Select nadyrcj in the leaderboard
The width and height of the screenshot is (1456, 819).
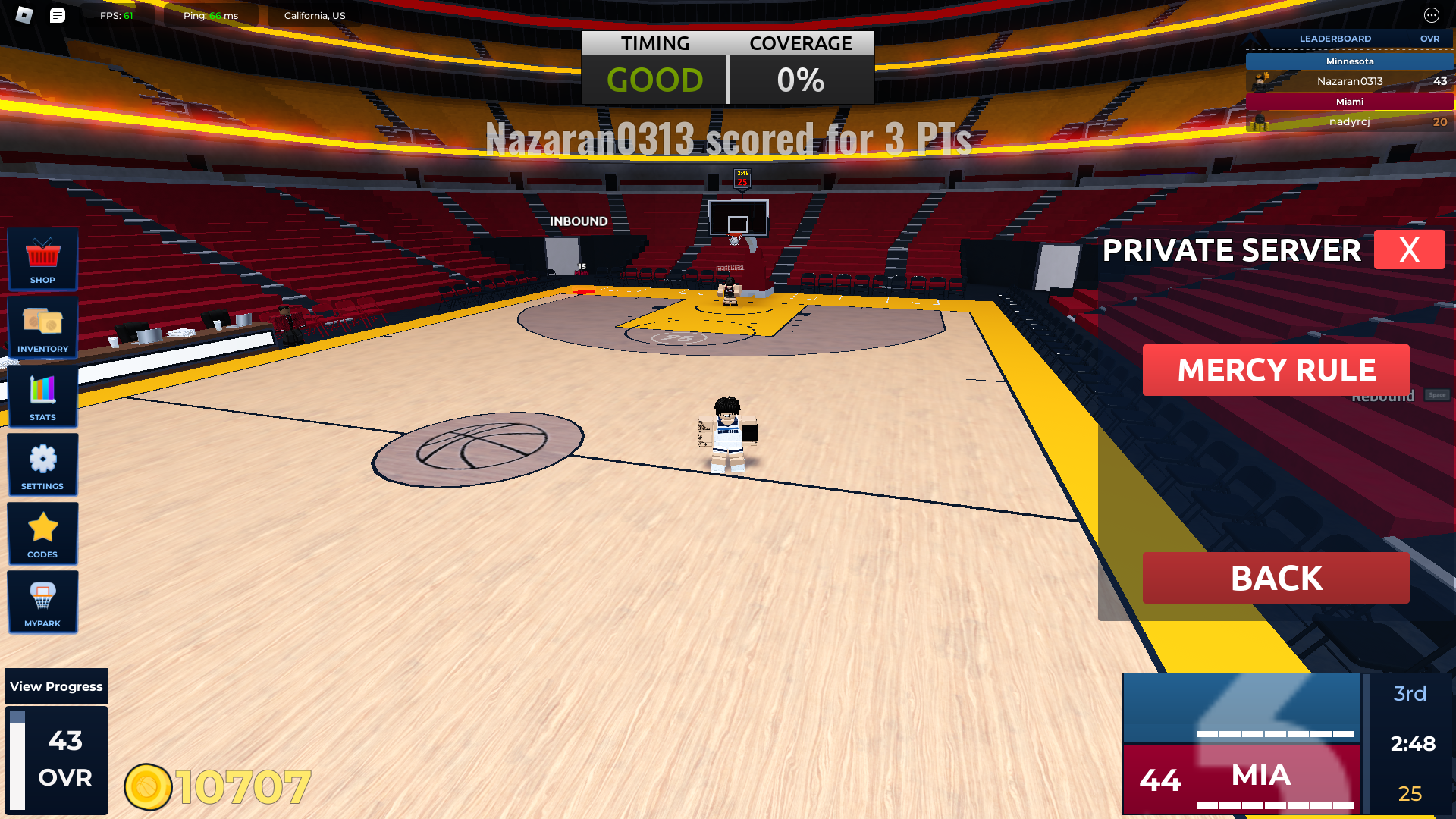(1350, 121)
